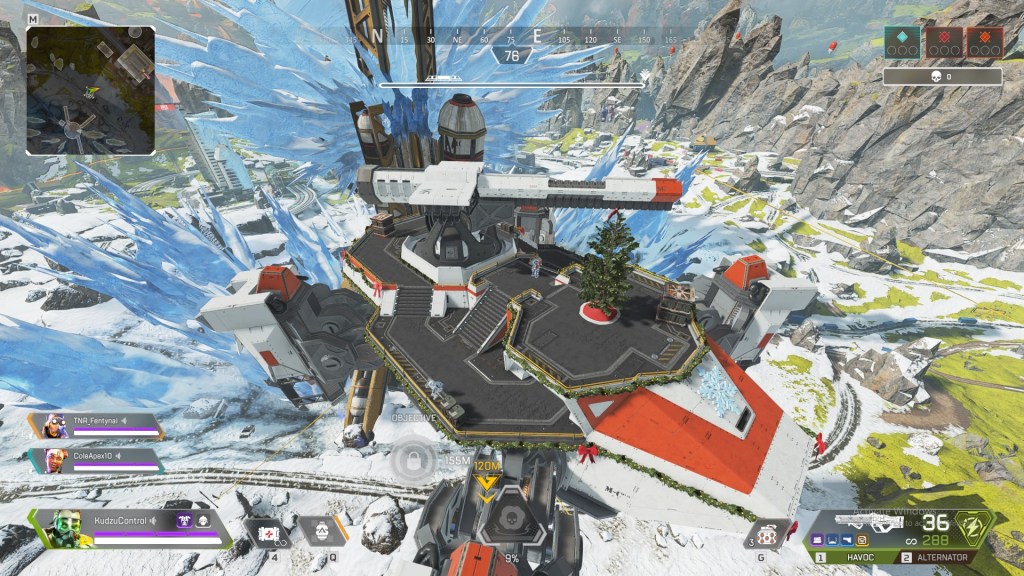Image resolution: width=1024 pixels, height=576 pixels.
Task: Click the compass bar heading strip
Action: 511,38
